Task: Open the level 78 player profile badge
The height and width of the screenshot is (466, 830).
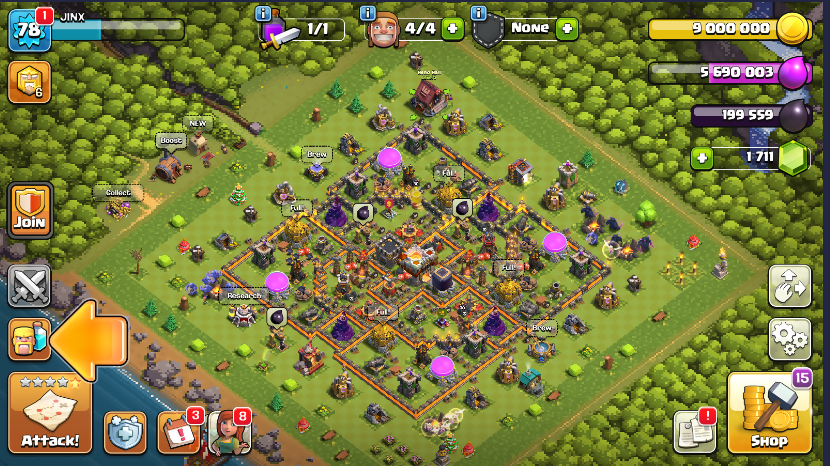Action: point(28,30)
